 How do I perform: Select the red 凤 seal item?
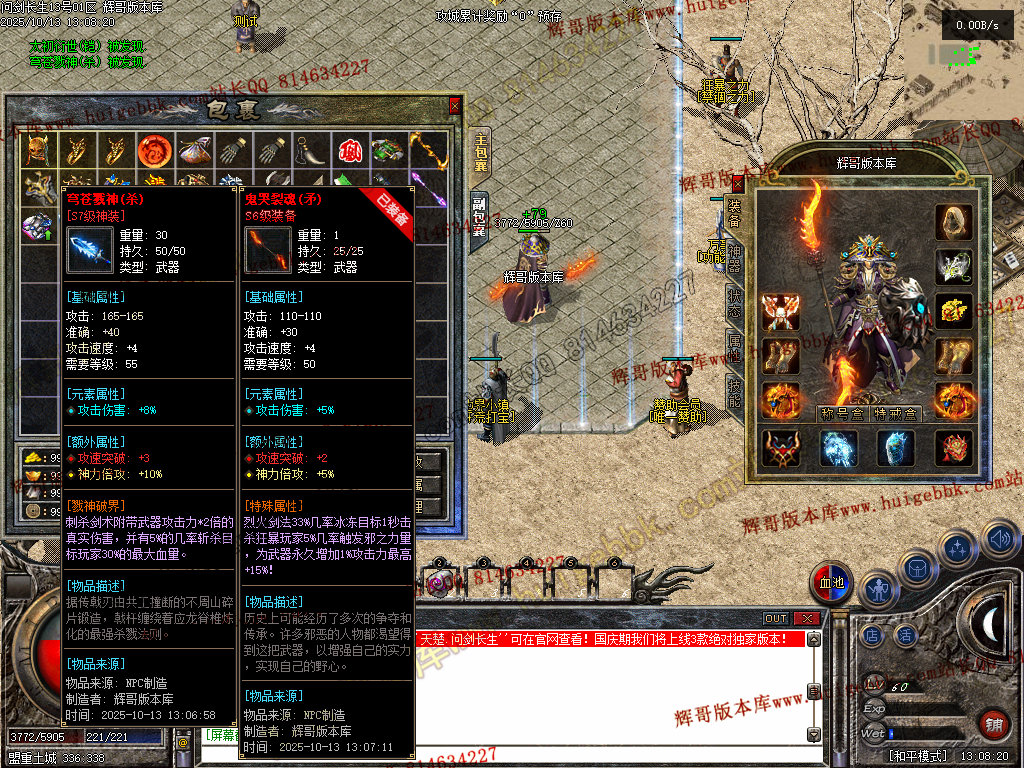coord(349,151)
